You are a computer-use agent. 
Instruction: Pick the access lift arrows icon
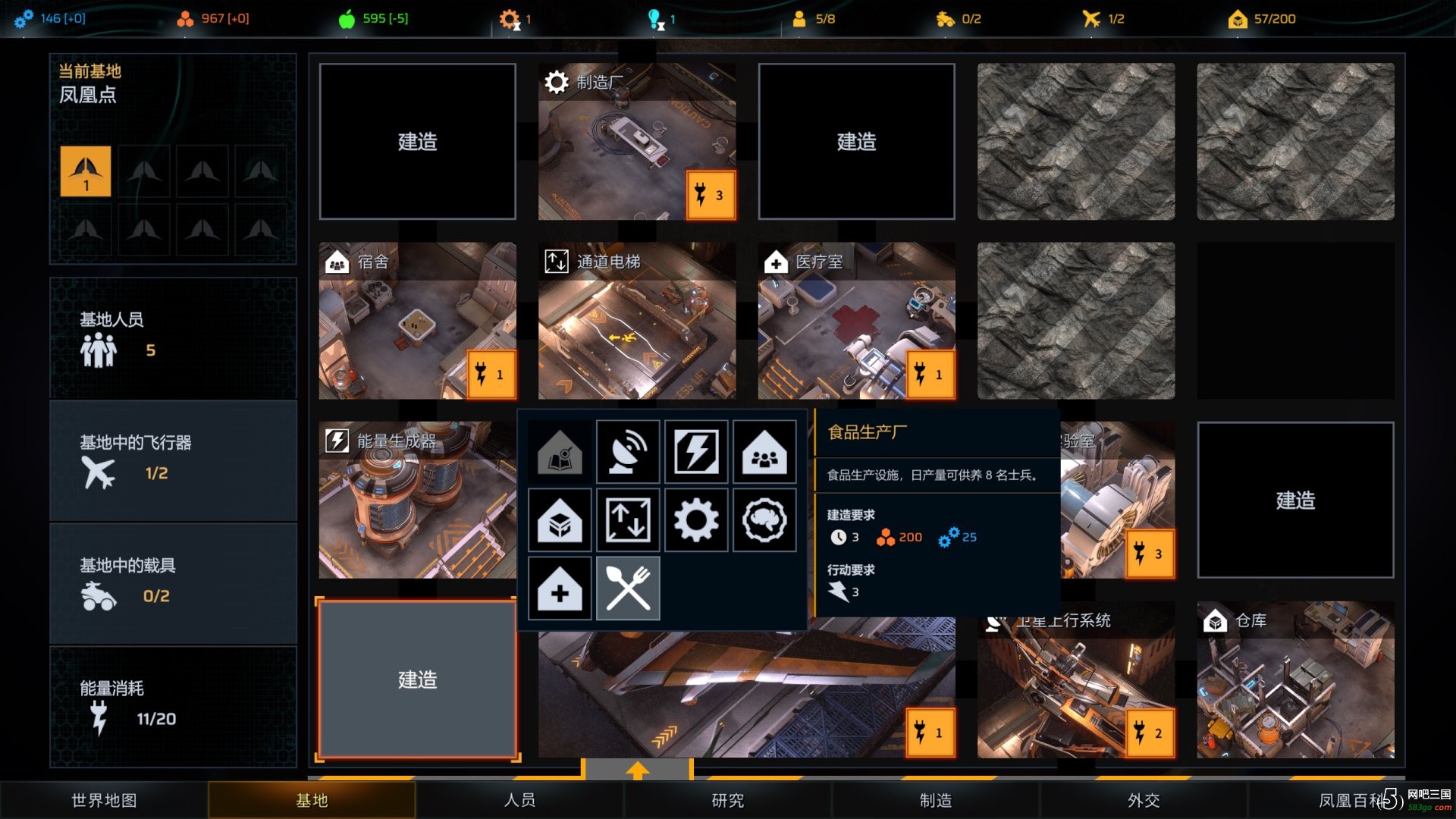pyautogui.click(x=628, y=520)
